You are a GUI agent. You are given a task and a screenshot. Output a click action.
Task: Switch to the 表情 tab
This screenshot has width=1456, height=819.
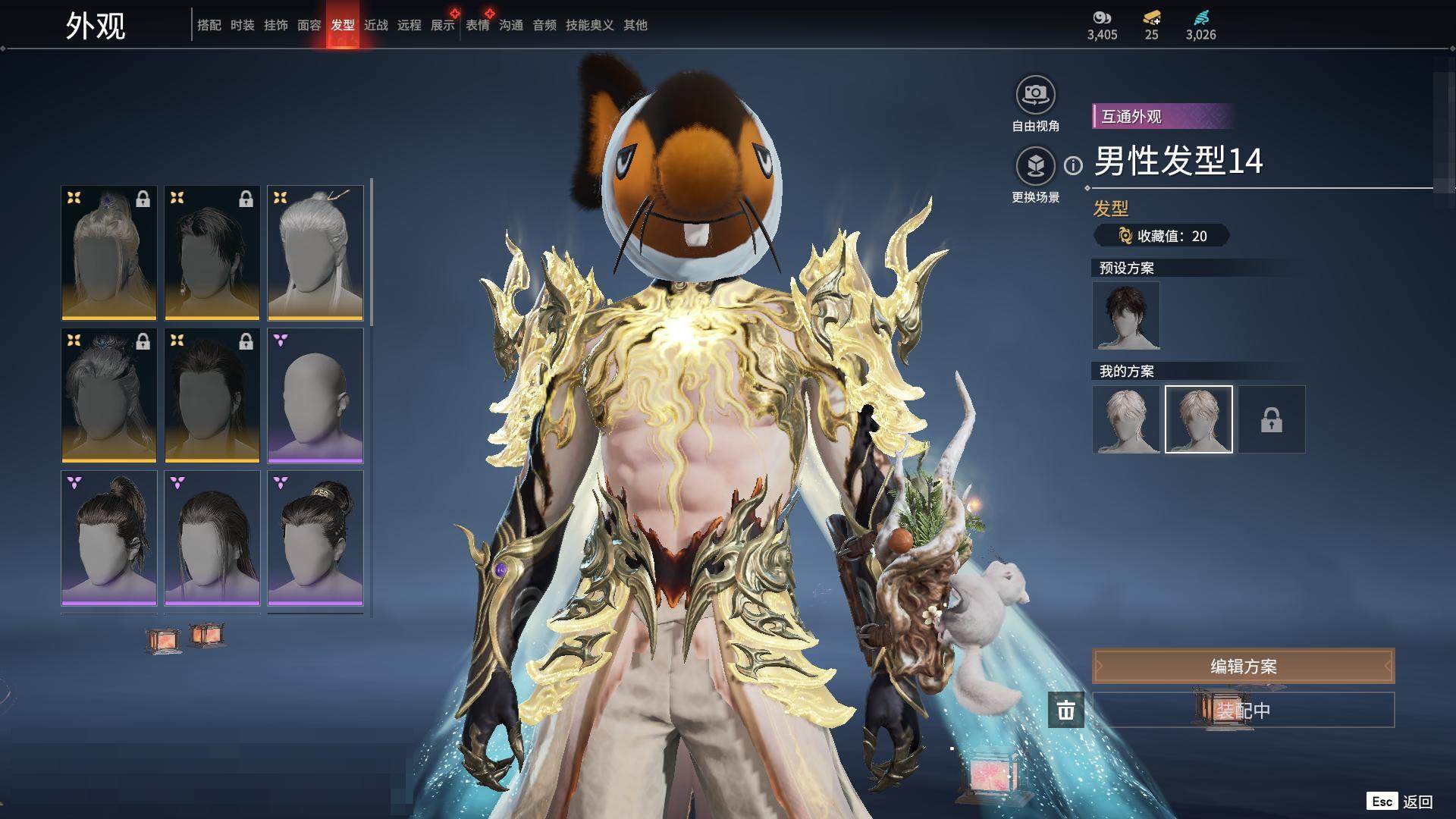coord(478,25)
